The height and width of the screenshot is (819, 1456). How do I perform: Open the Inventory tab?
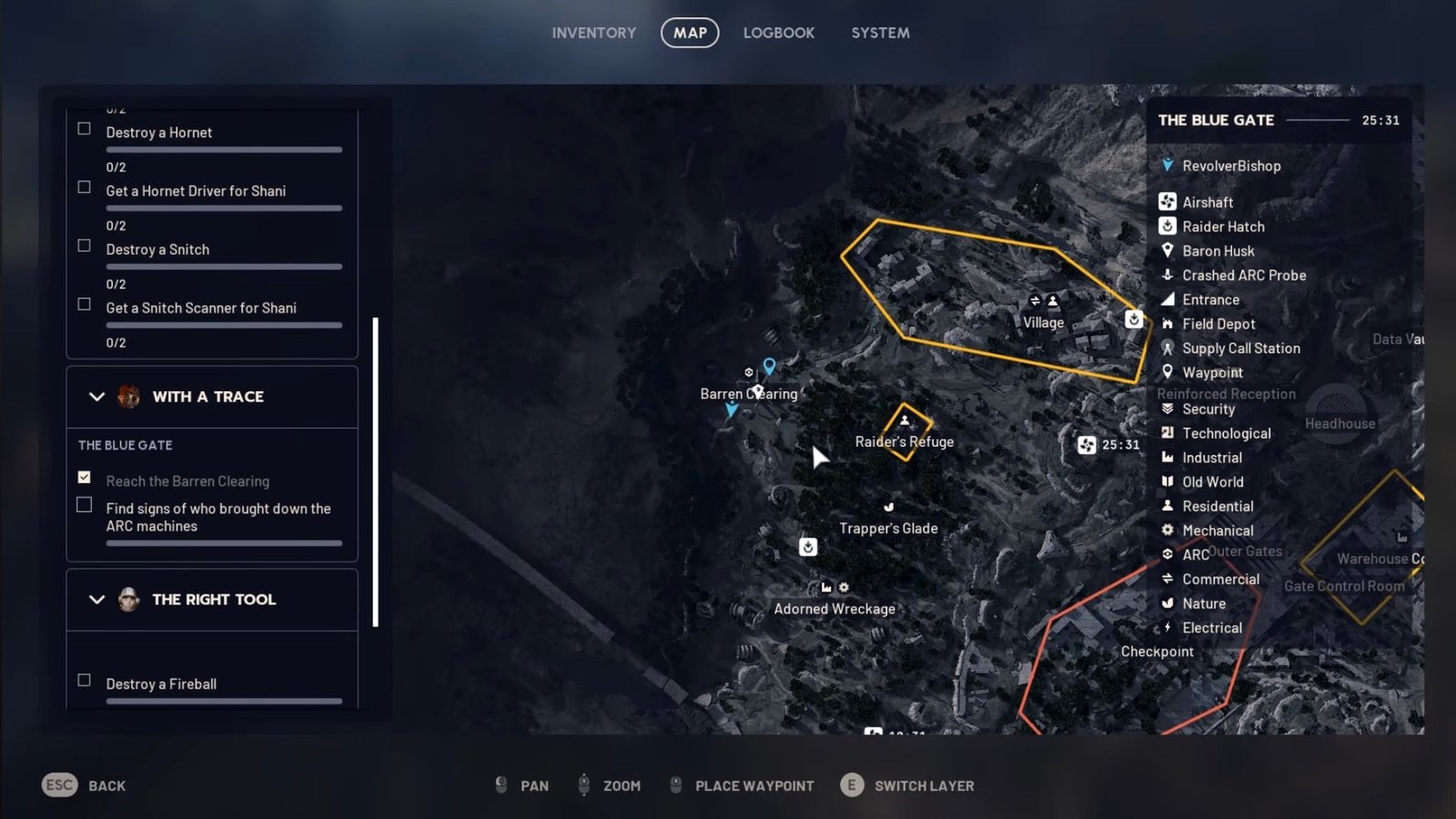(x=593, y=33)
